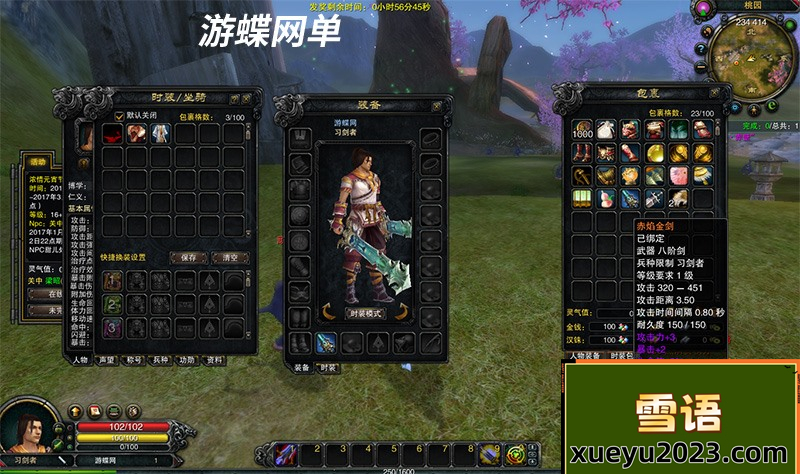
Task: Click the 时装模式 button
Action: tap(366, 314)
